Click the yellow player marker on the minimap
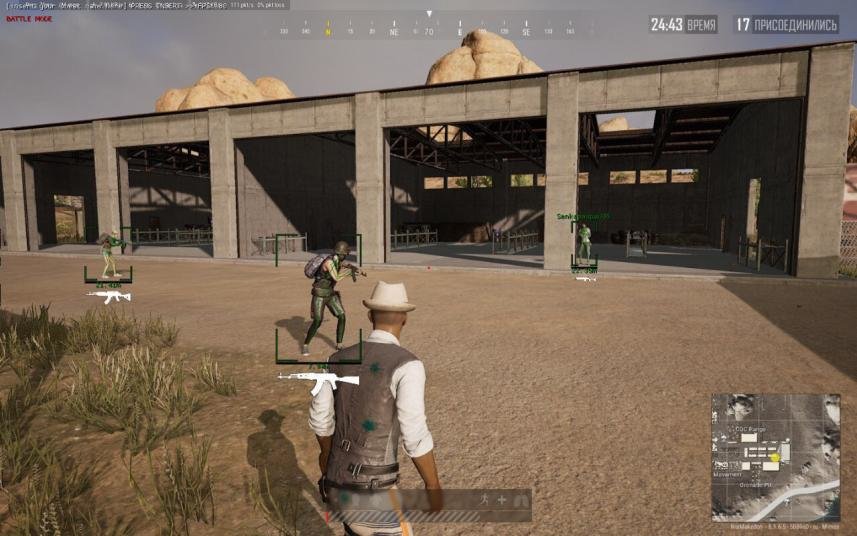 point(774,458)
